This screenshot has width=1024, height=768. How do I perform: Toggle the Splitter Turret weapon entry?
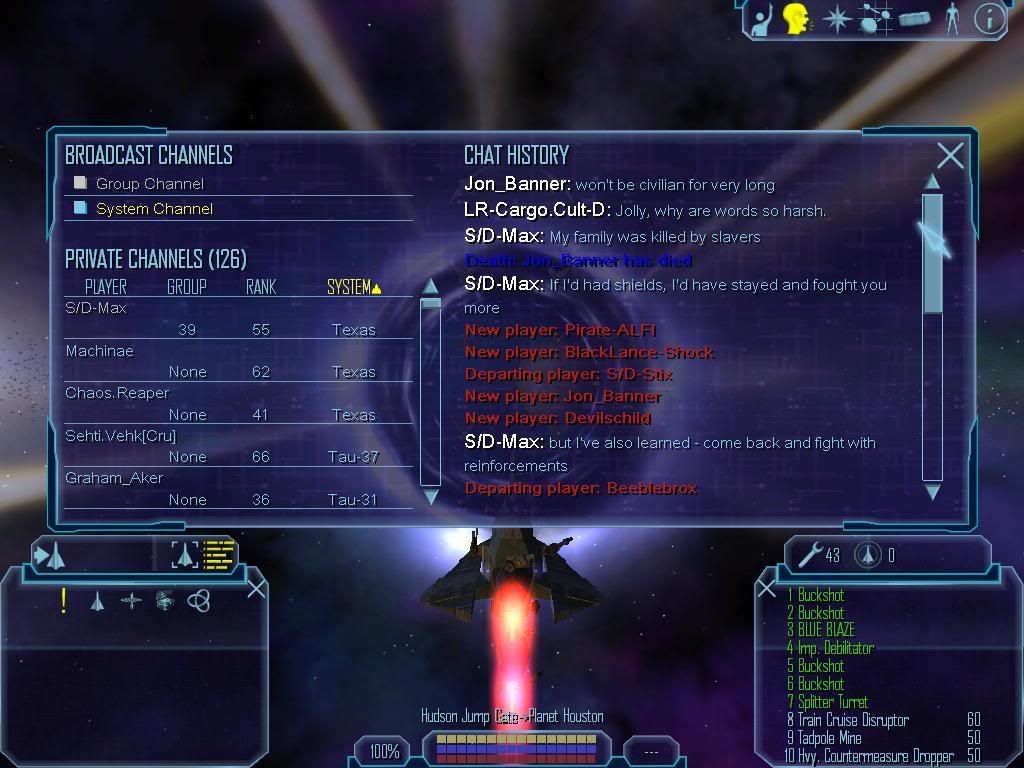832,702
